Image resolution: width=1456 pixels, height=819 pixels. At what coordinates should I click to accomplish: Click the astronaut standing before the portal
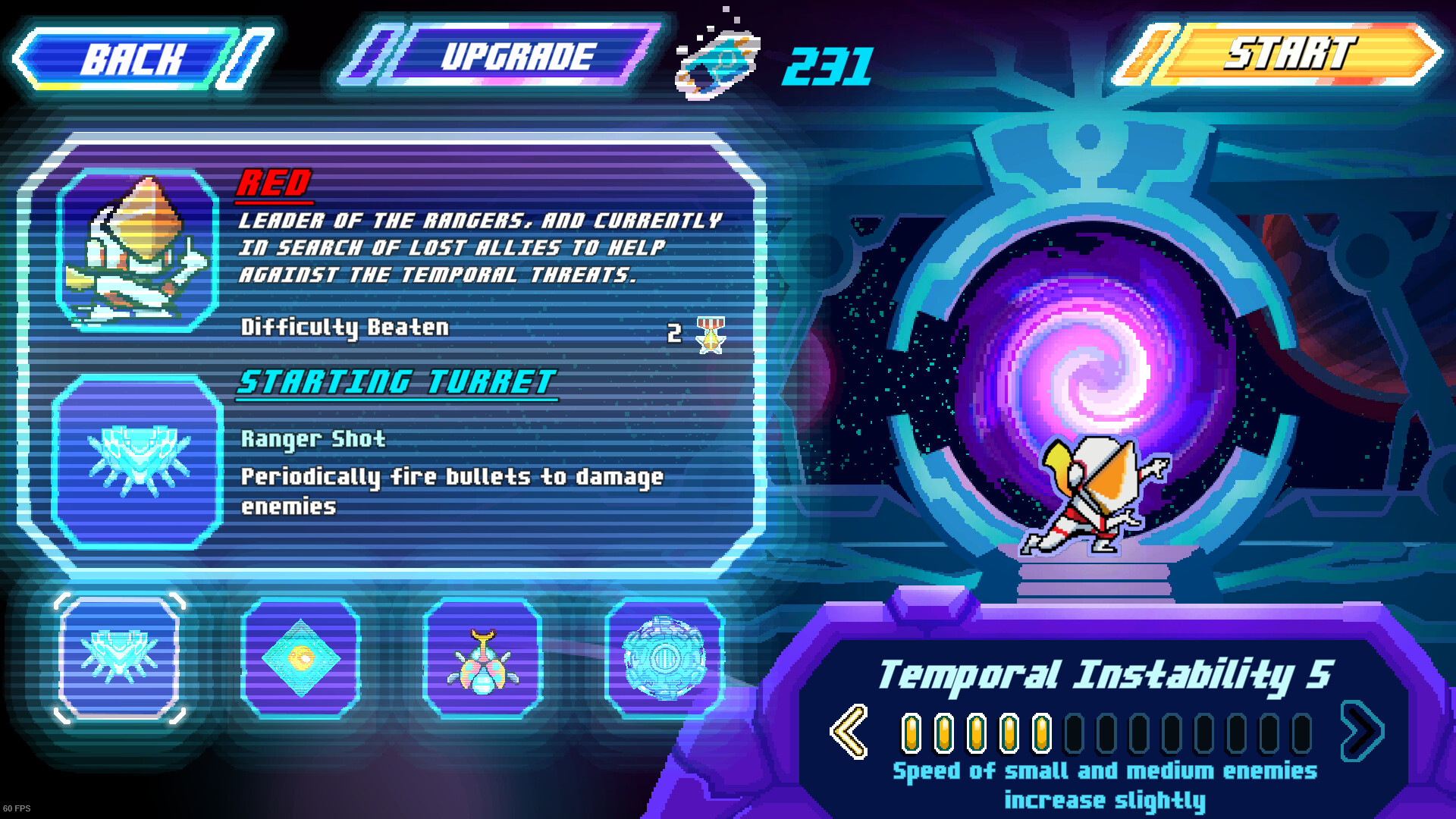tap(1092, 493)
